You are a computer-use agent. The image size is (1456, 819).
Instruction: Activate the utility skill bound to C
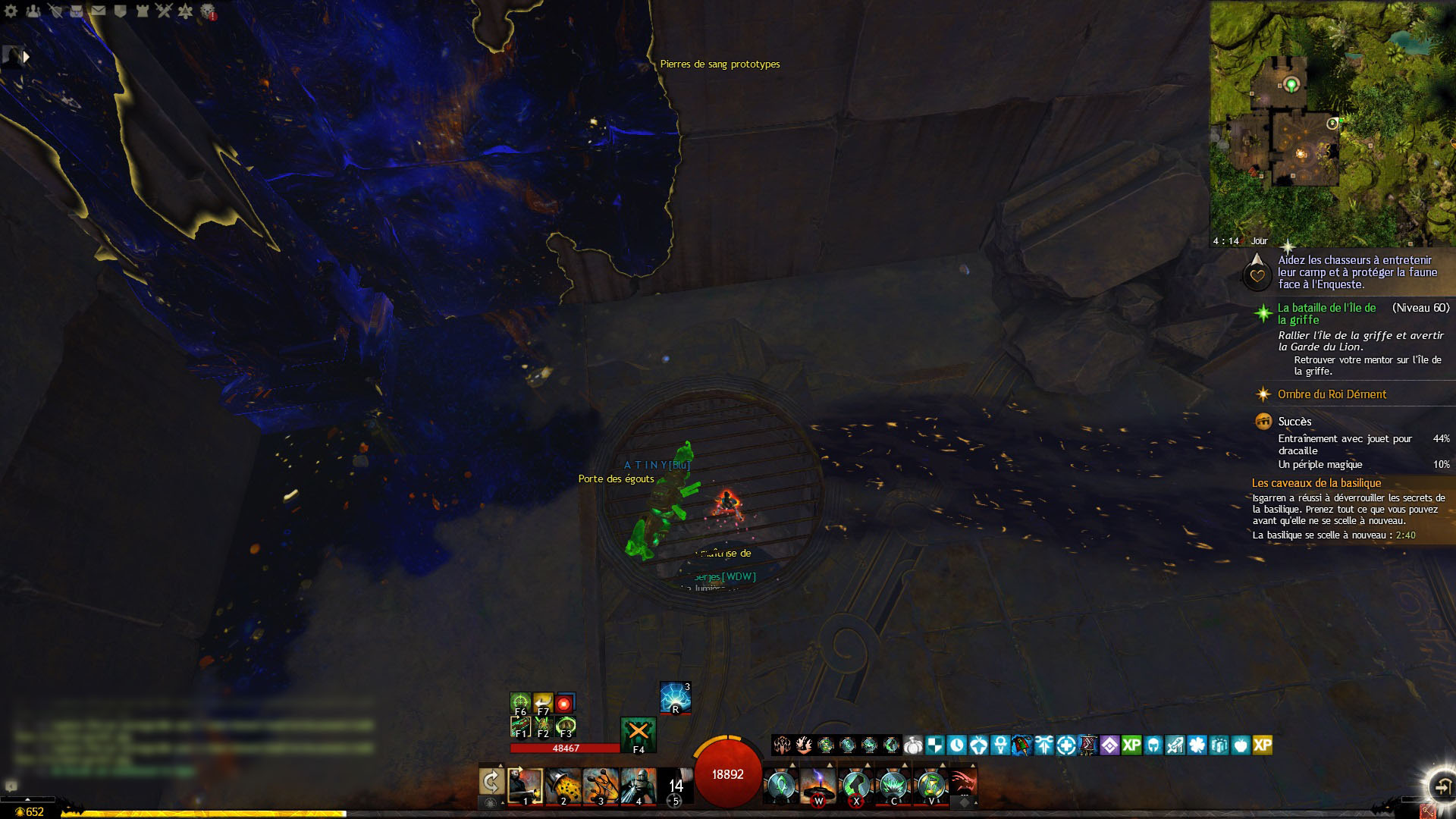[x=893, y=786]
